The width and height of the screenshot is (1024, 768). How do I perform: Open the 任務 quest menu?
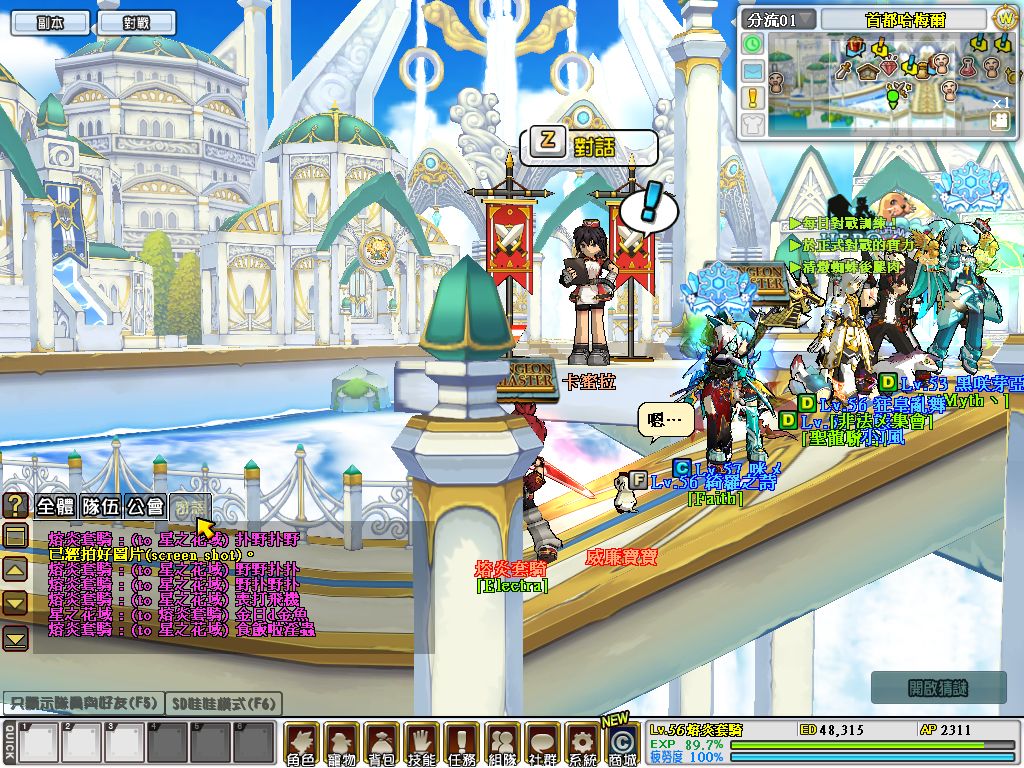click(x=462, y=744)
